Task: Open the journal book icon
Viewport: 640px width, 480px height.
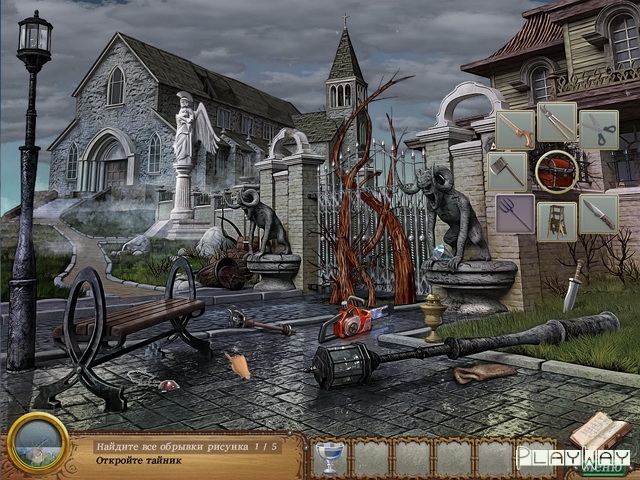Action: coord(600,431)
